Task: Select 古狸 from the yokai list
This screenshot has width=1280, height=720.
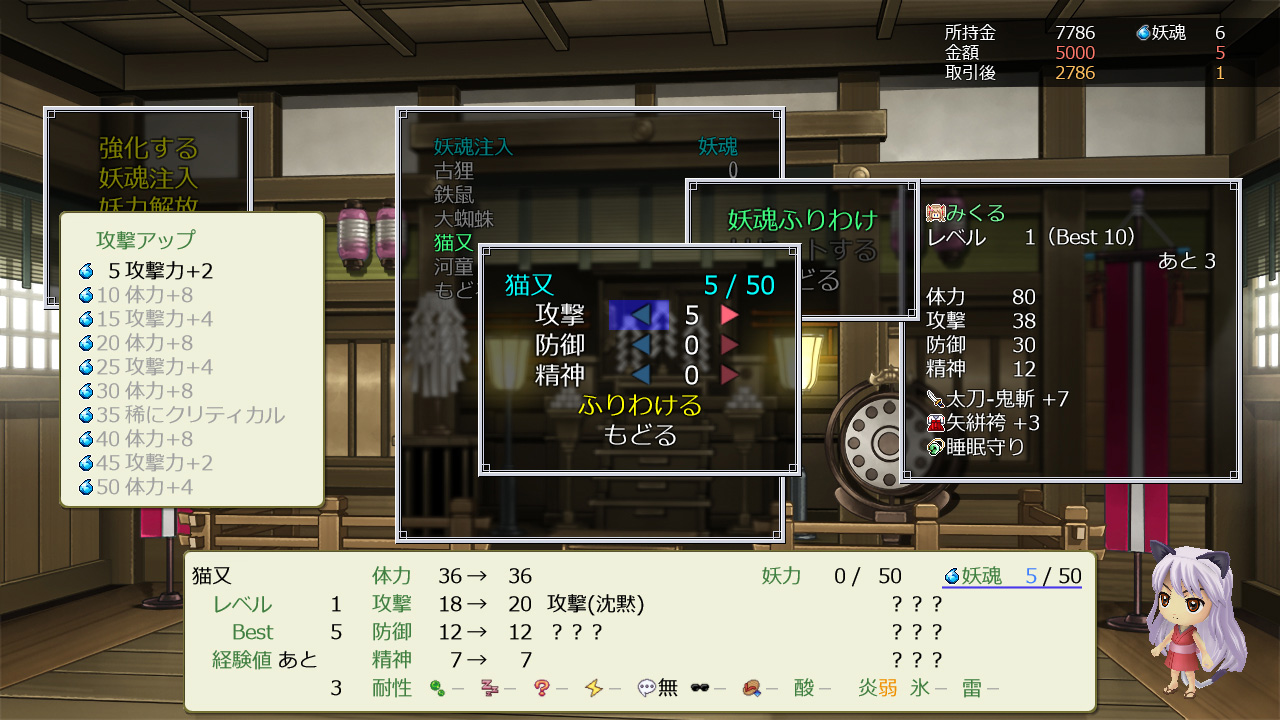Action: (x=454, y=171)
